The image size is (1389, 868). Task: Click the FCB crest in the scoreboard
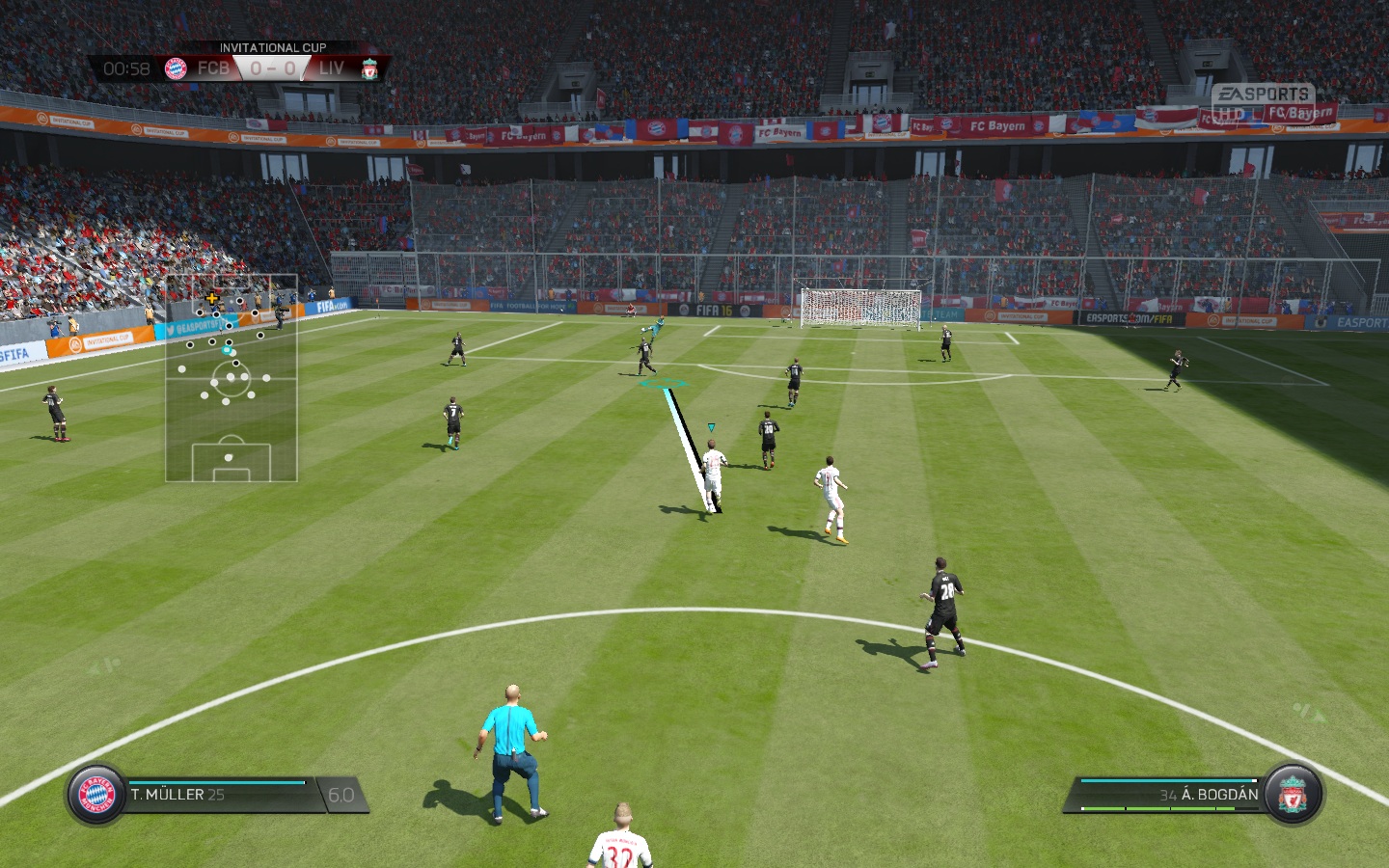click(x=176, y=68)
